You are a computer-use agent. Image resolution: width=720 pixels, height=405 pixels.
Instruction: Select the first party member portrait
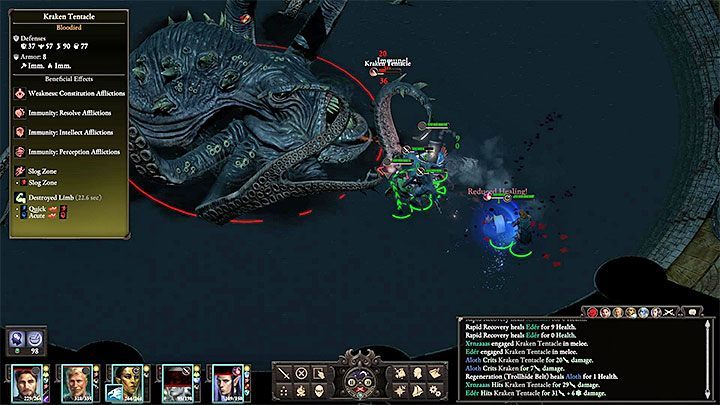(x=29, y=381)
